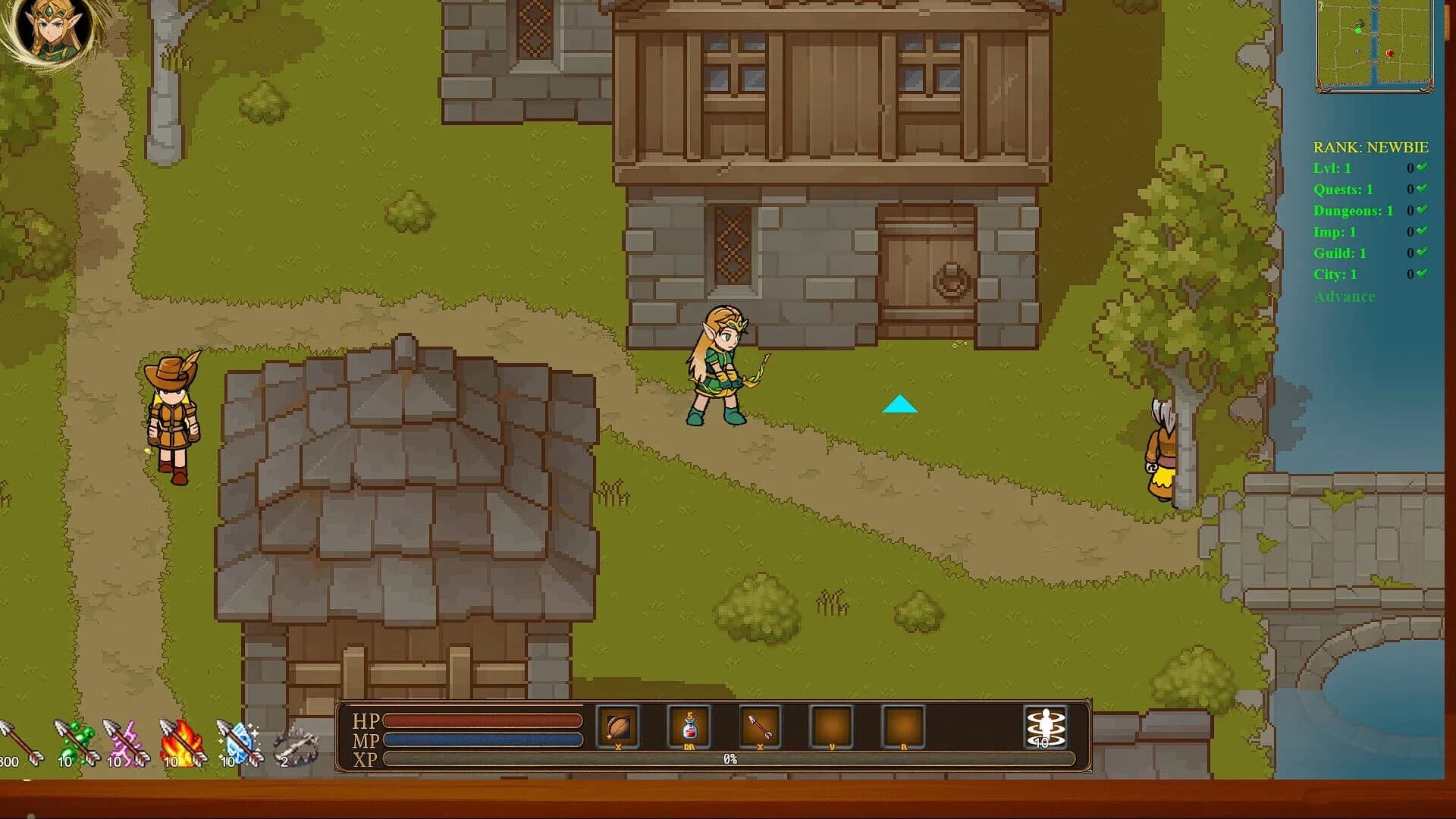
Task: Click the arrow icon in the second X slot
Action: pos(760,726)
